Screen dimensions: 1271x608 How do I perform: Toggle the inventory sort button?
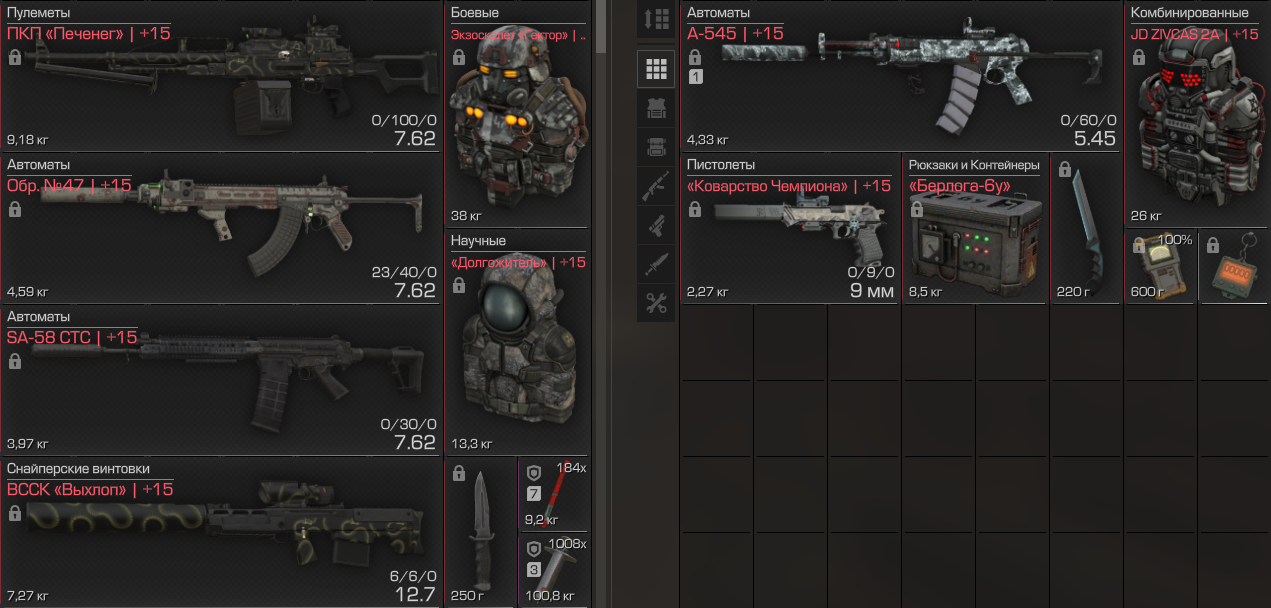click(657, 19)
